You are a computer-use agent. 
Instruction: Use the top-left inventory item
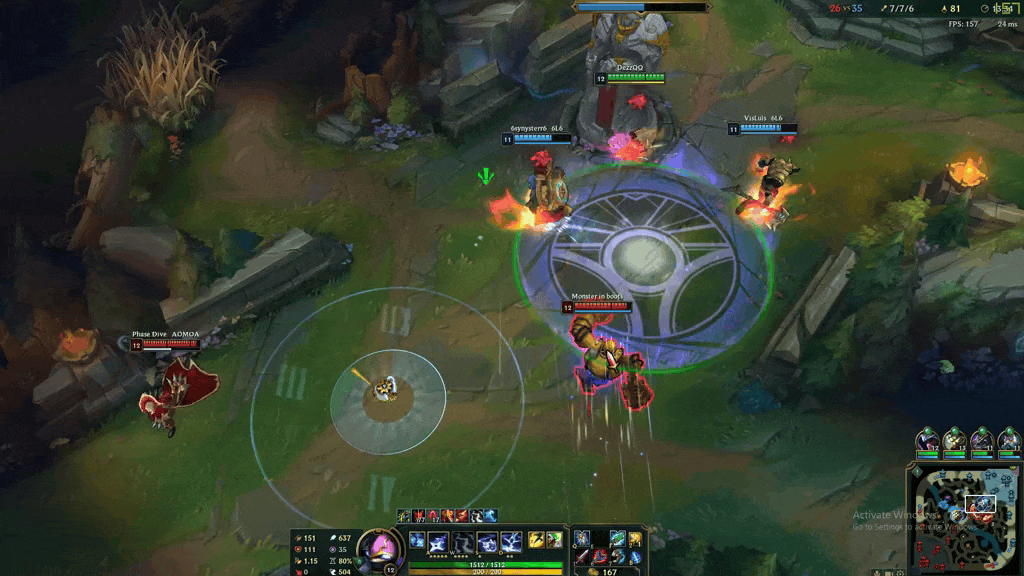coord(582,539)
